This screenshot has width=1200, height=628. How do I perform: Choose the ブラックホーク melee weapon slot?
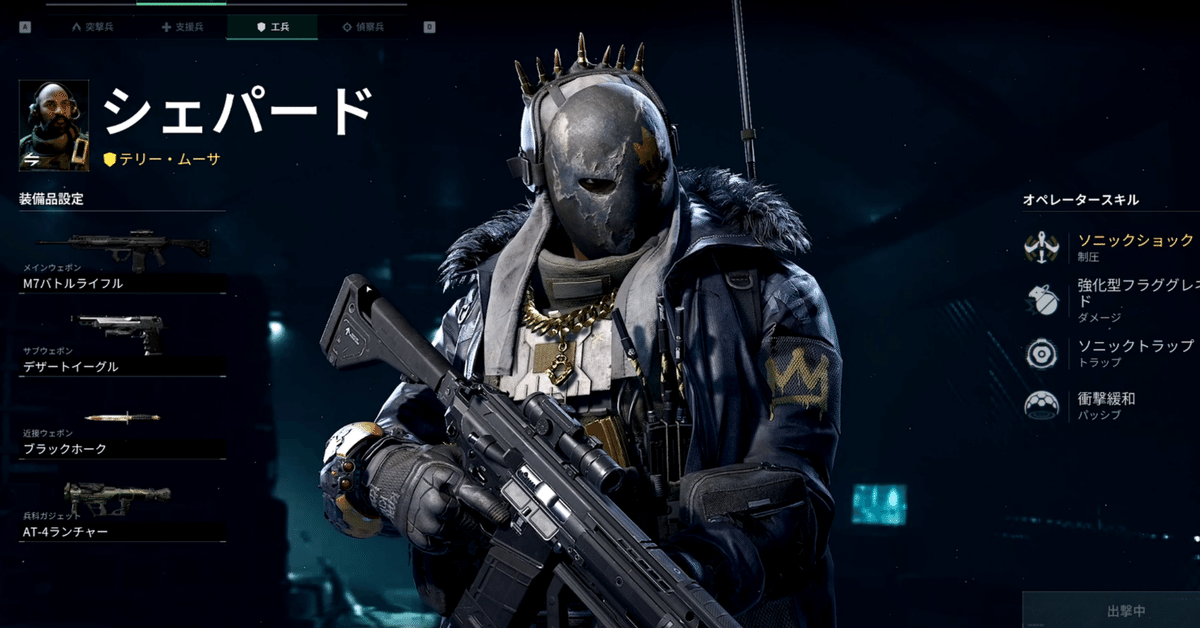[x=123, y=428]
